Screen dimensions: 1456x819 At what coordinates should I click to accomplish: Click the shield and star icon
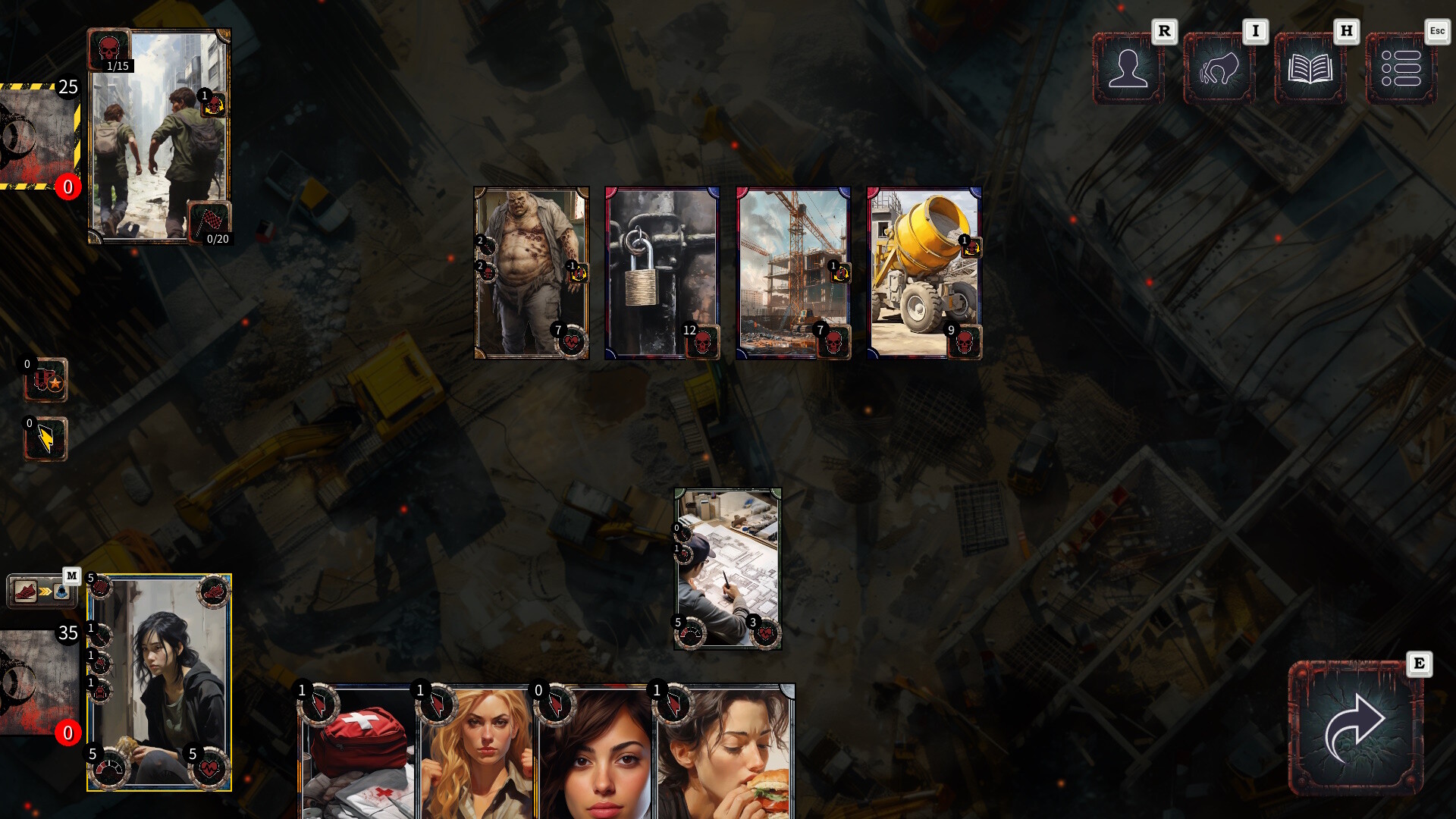(x=46, y=380)
